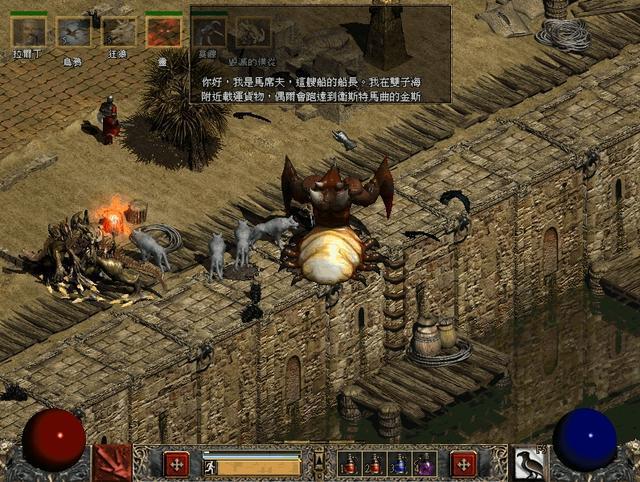Toggle the run/walk running man icon
This screenshot has width=640, height=482.
pos(210,466)
